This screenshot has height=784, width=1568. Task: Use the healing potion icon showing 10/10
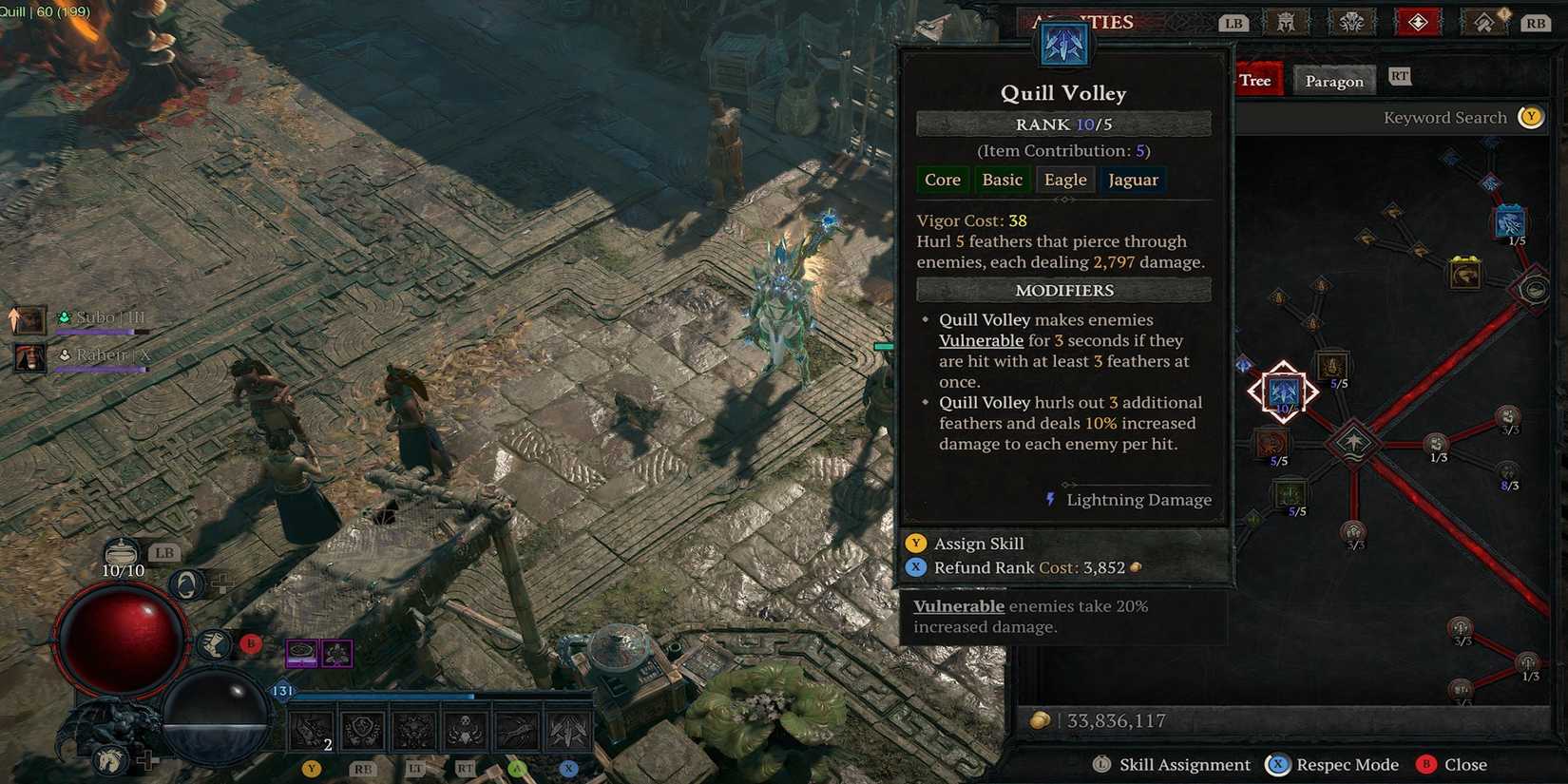(121, 553)
